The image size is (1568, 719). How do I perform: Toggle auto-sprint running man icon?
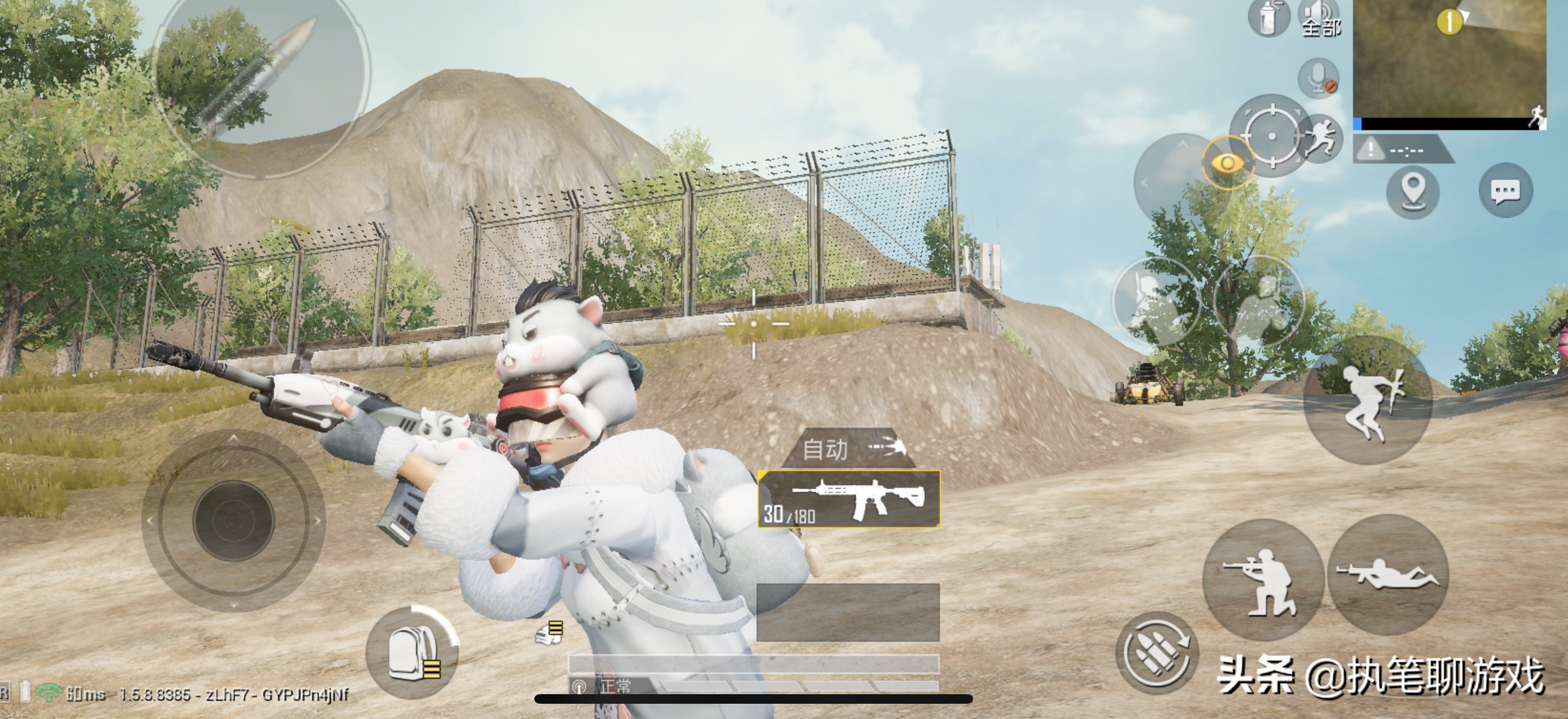click(x=1321, y=138)
